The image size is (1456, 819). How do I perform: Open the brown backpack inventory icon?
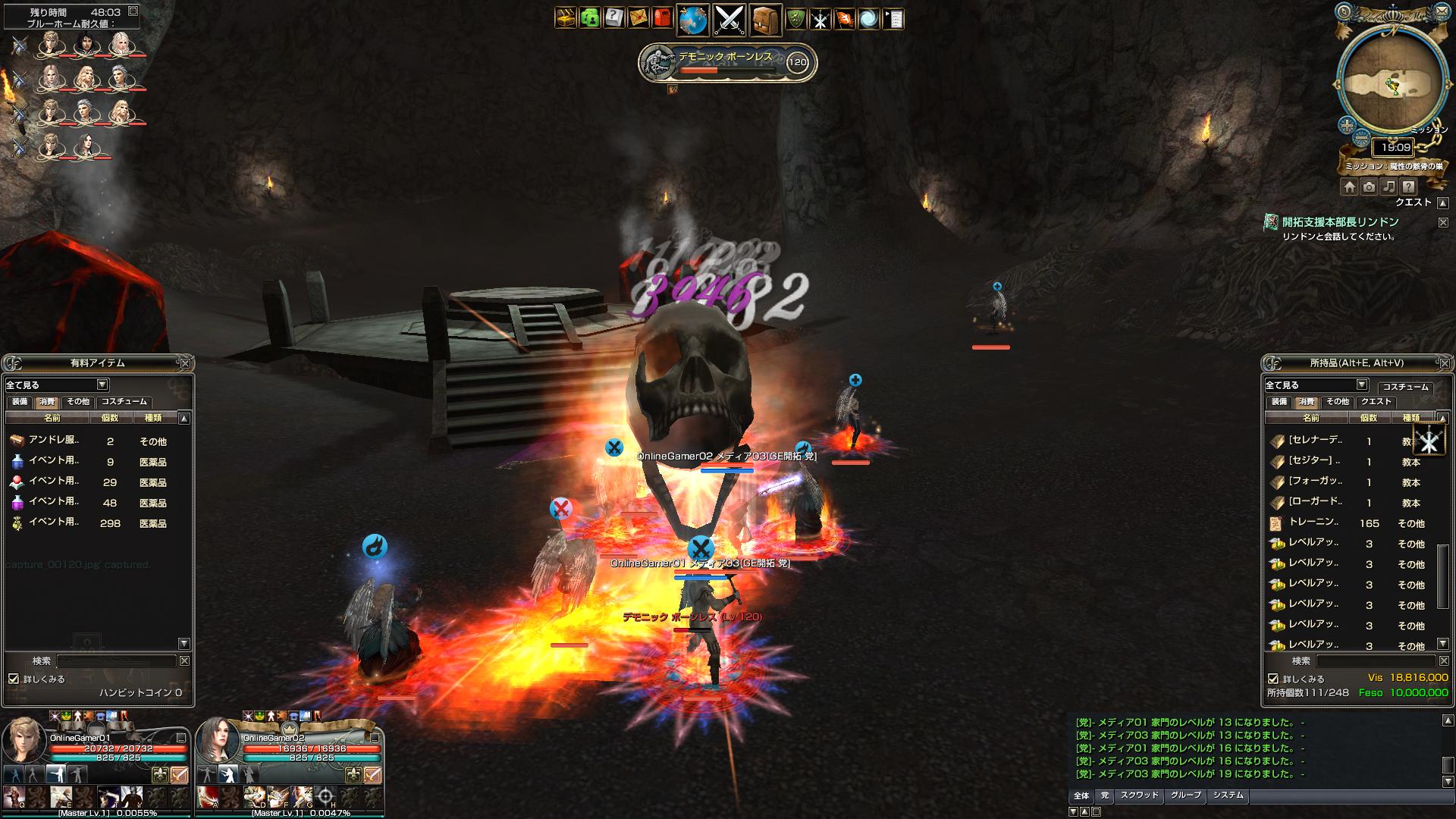coord(766,20)
